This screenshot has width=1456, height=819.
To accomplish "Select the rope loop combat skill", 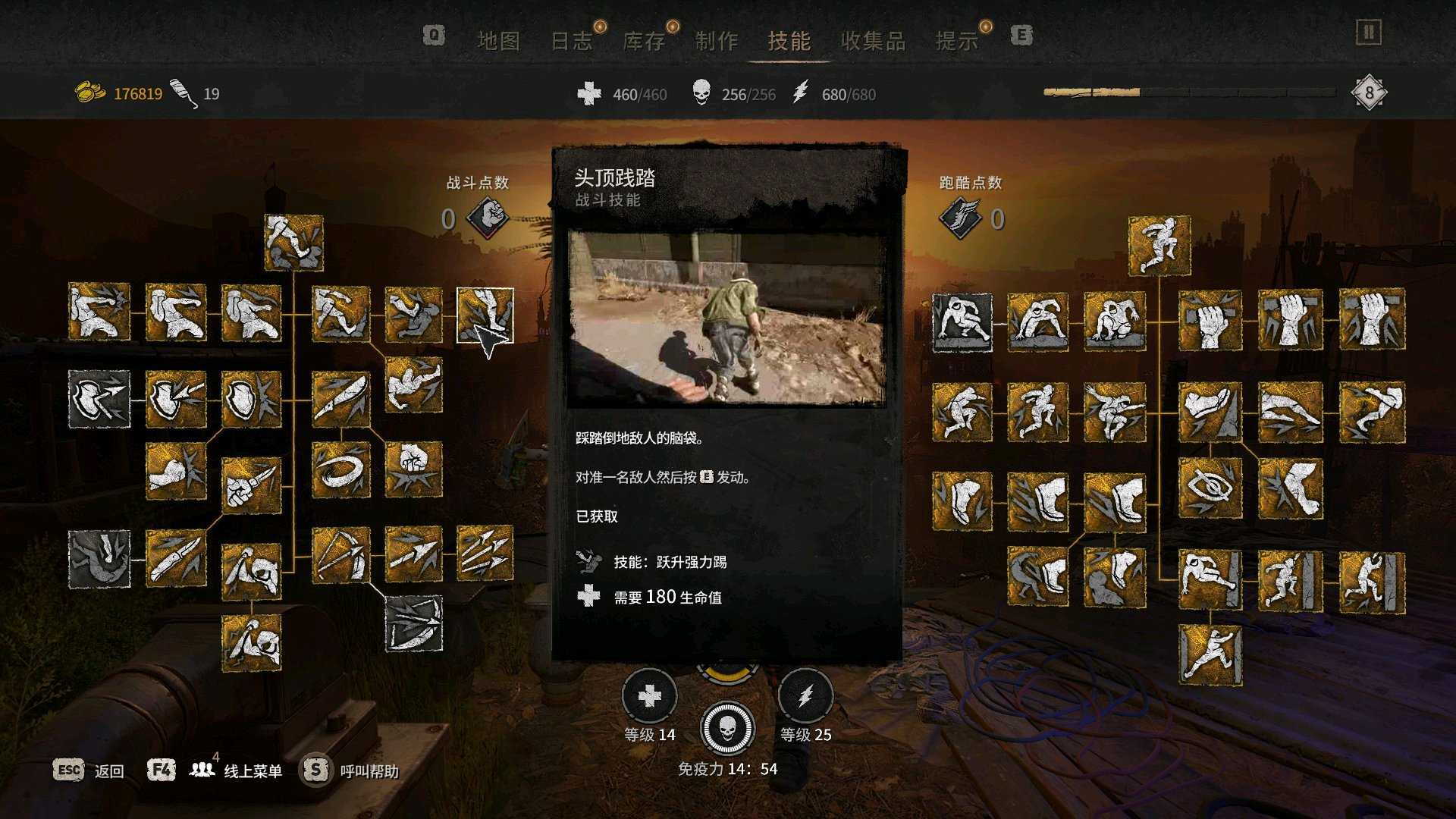I will (340, 470).
